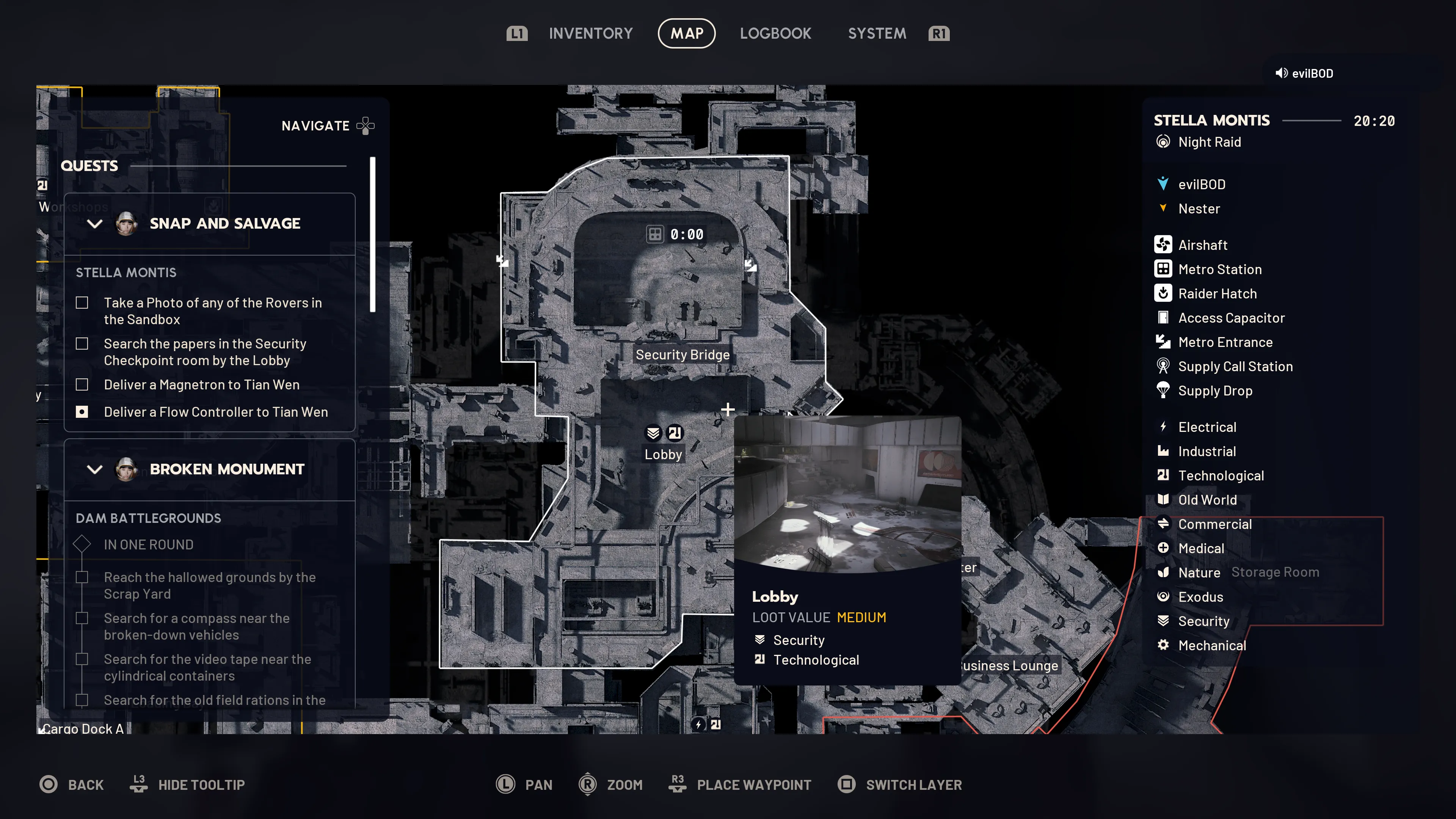Select the Raider Hatch legend icon
Image resolution: width=1456 pixels, height=819 pixels.
[x=1164, y=293]
